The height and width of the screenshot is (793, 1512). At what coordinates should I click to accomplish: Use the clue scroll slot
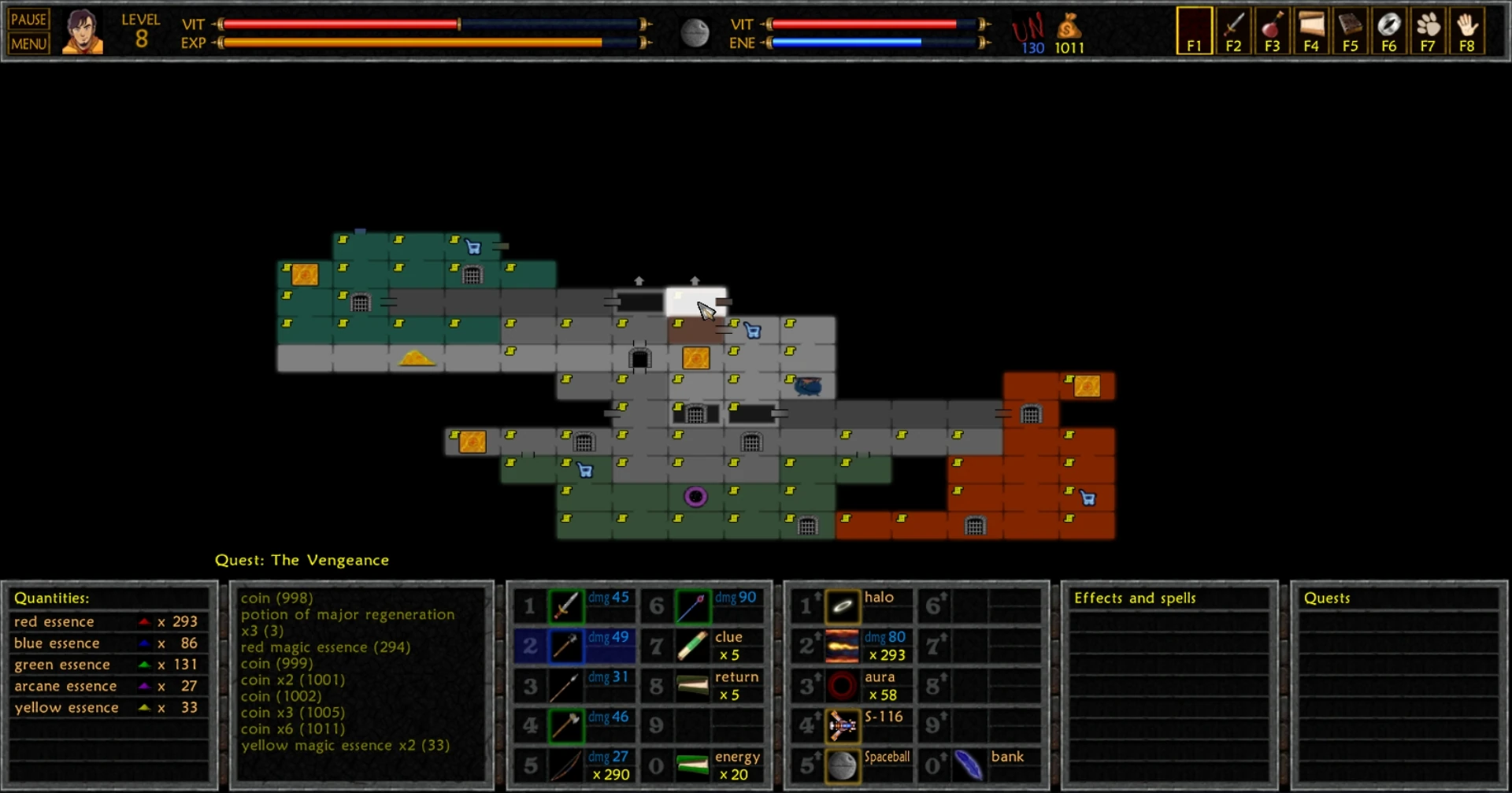(691, 646)
